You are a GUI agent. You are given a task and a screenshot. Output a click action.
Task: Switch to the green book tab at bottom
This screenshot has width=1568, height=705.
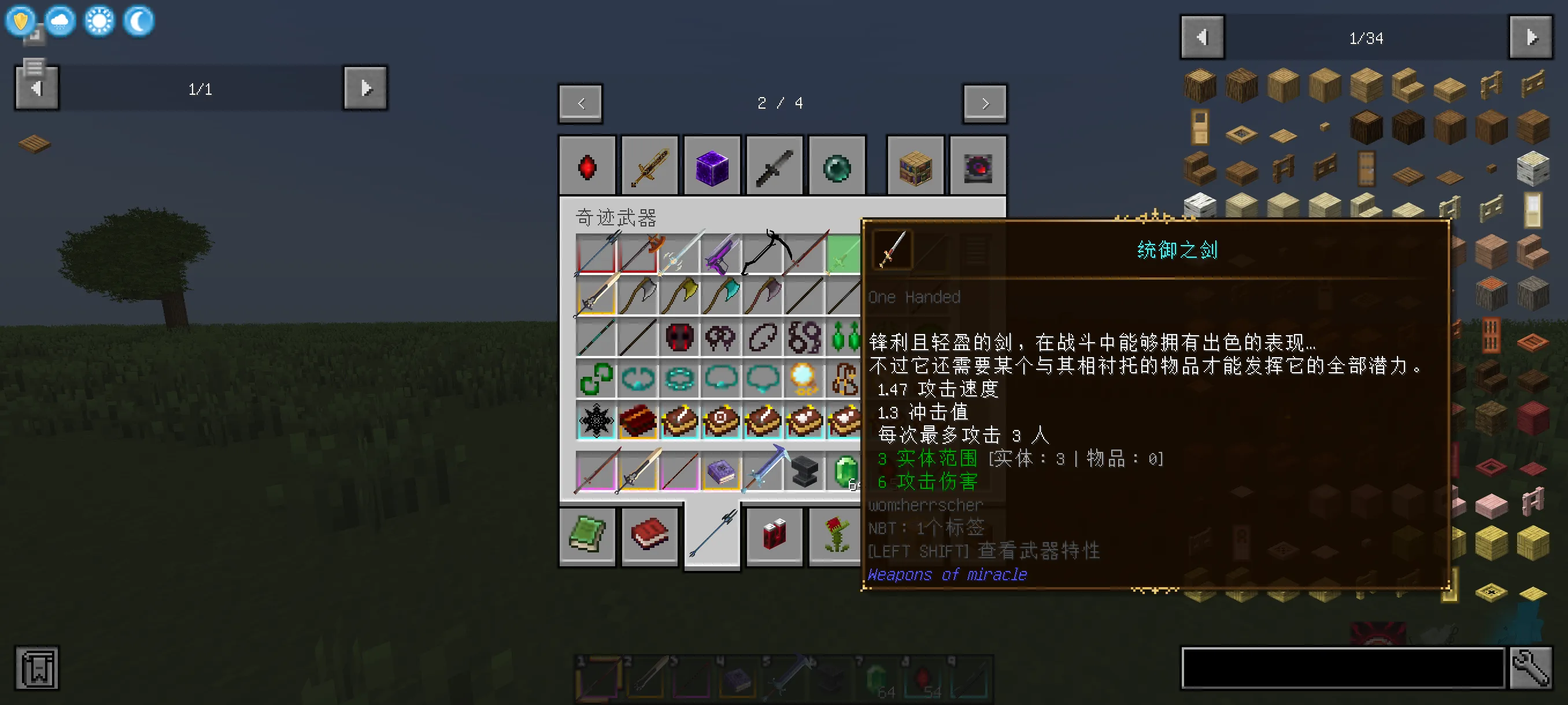click(x=587, y=537)
